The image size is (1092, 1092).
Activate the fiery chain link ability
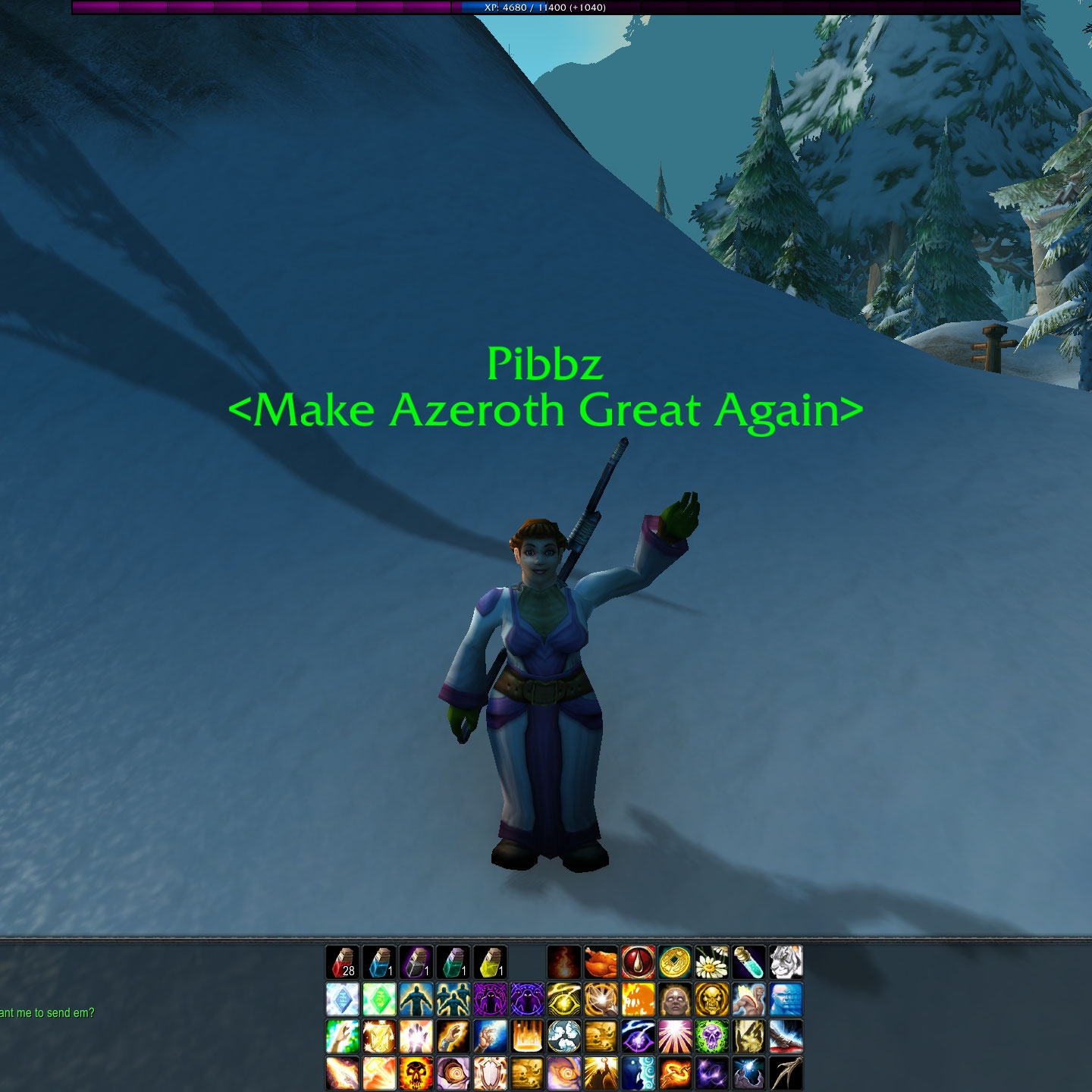(x=674, y=1074)
